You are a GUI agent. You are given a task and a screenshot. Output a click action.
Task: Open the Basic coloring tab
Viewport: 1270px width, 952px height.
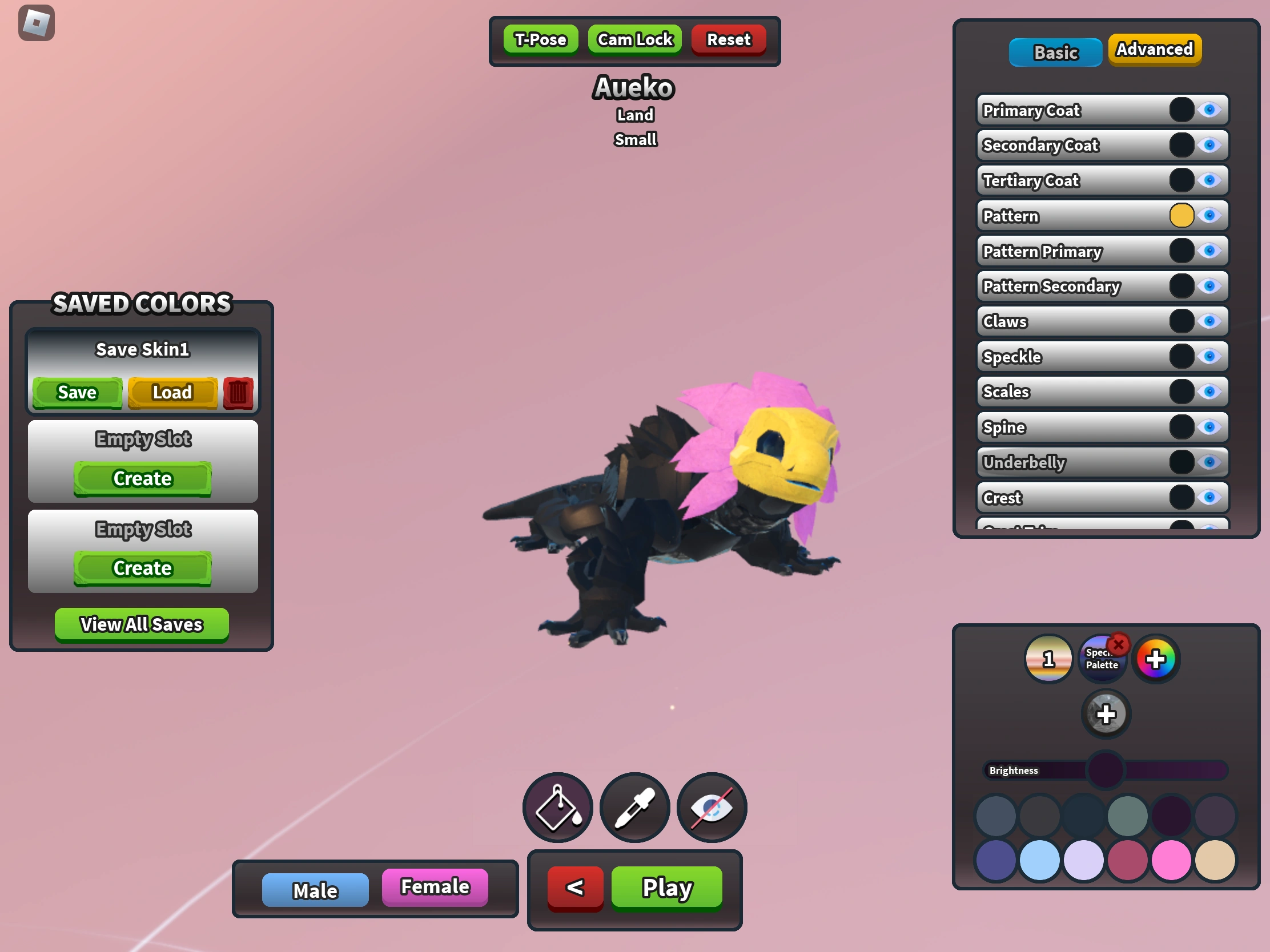1055,52
